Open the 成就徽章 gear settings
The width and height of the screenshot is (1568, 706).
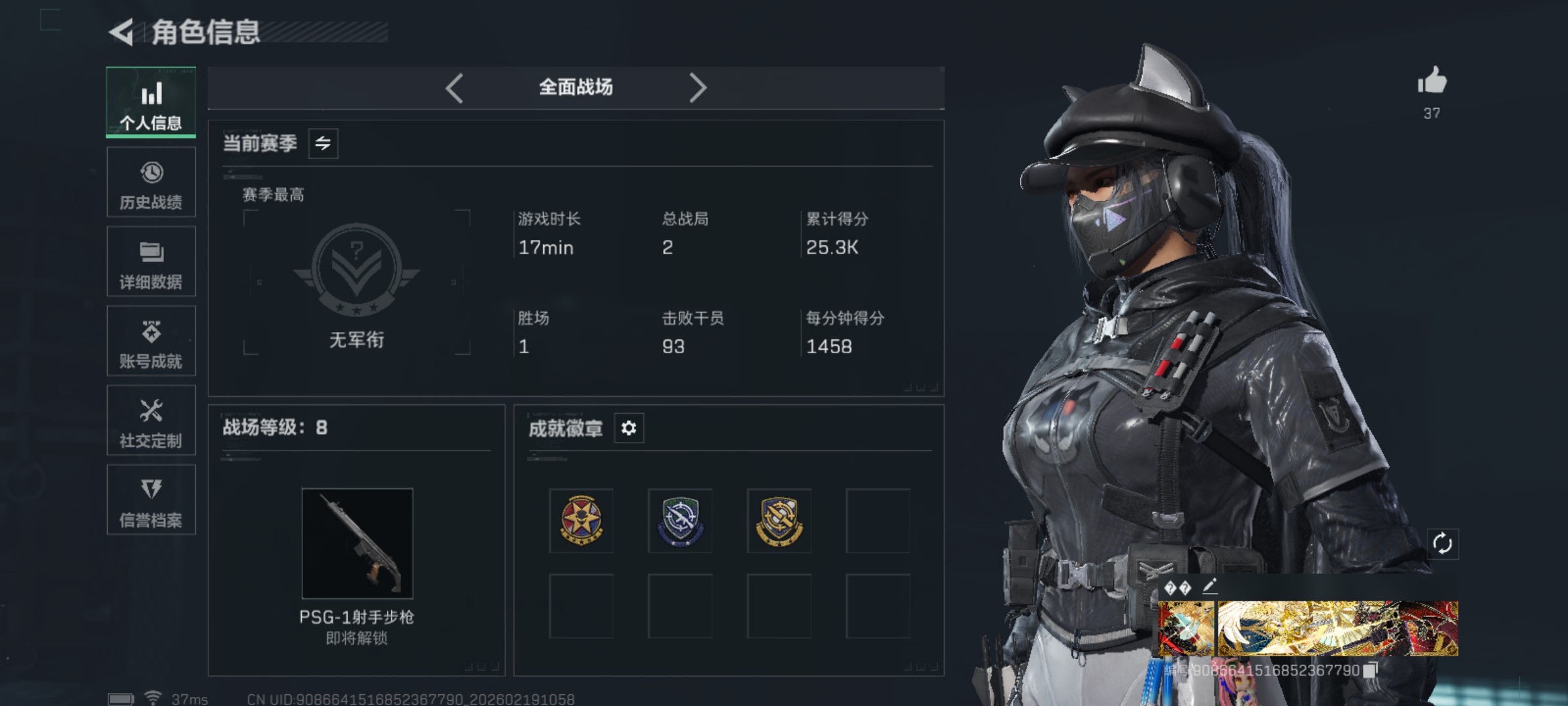(x=629, y=428)
